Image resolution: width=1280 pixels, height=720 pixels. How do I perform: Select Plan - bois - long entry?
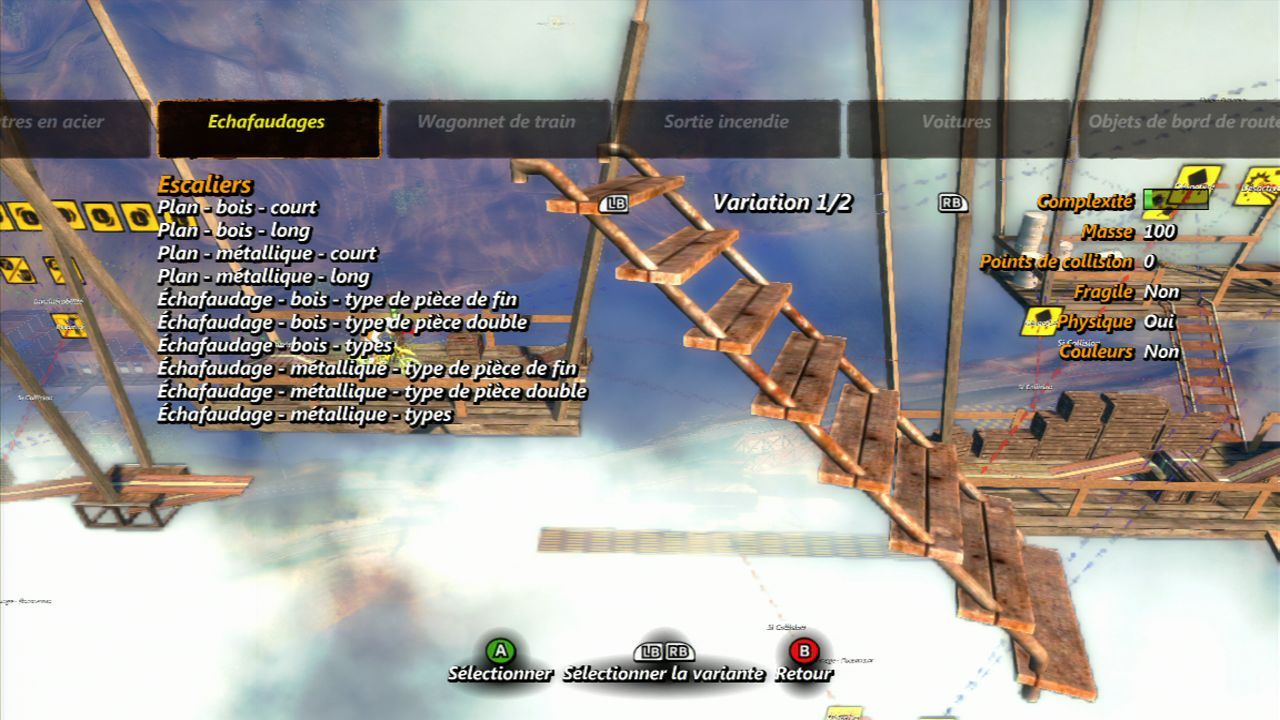tap(234, 231)
